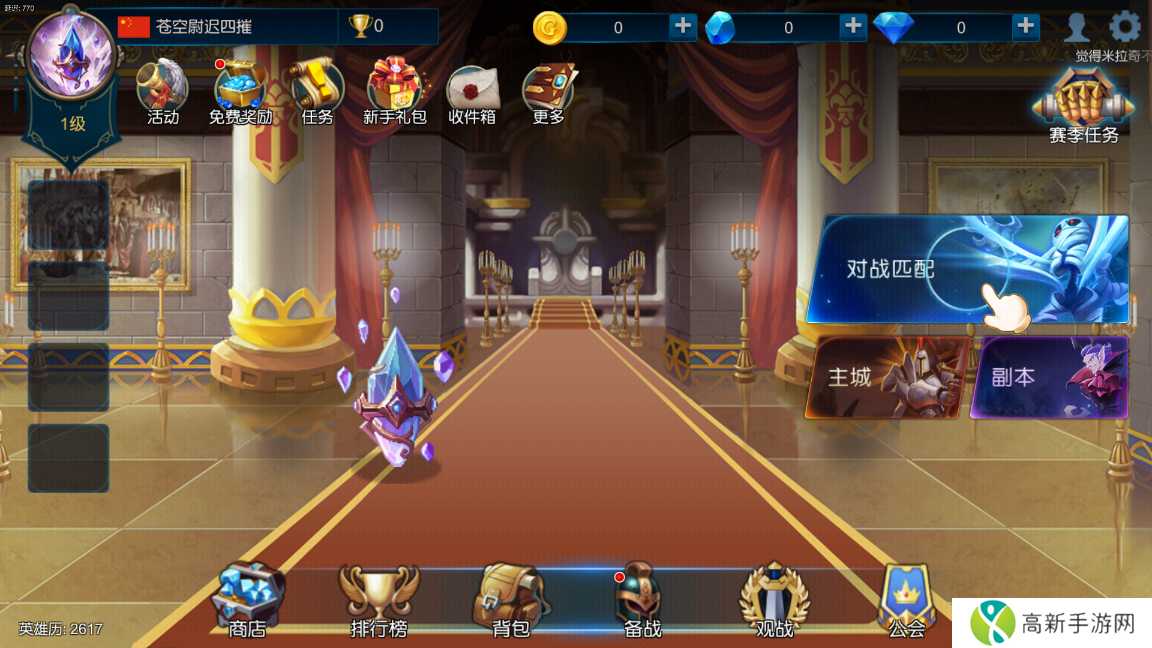Open the 任务 quest scroll
Screen dimensions: 1152x648
(317, 90)
